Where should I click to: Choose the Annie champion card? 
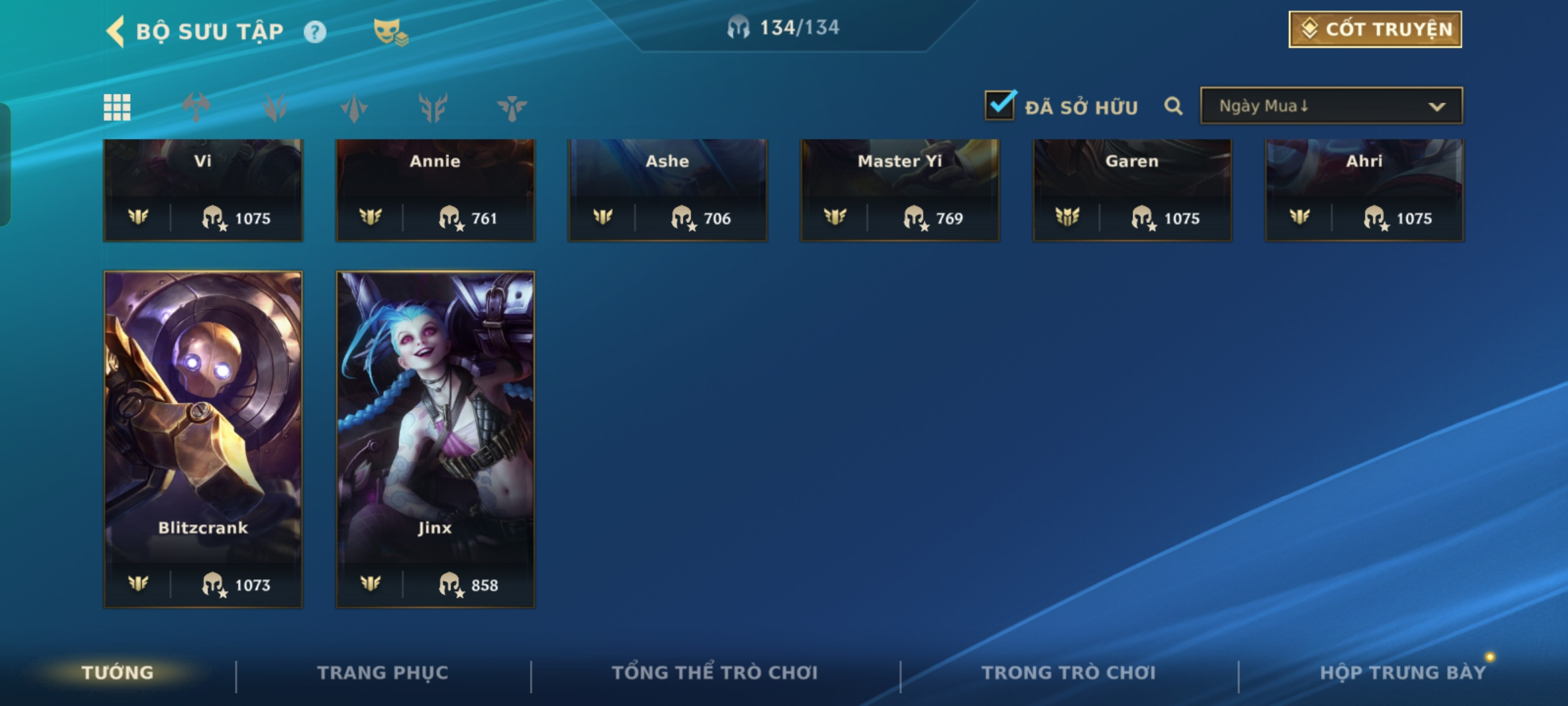[435, 190]
